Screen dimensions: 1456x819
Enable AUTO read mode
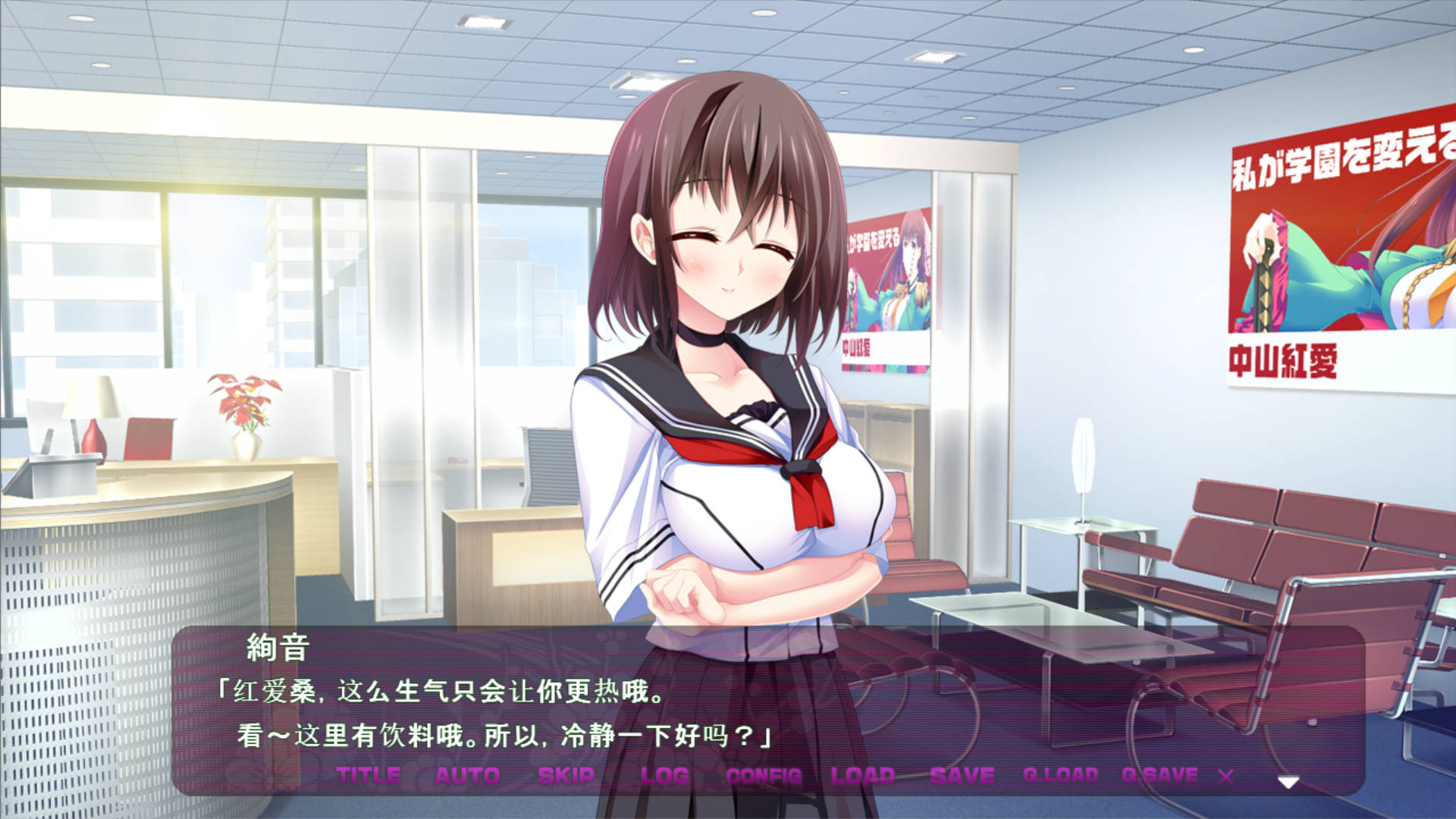[x=466, y=776]
